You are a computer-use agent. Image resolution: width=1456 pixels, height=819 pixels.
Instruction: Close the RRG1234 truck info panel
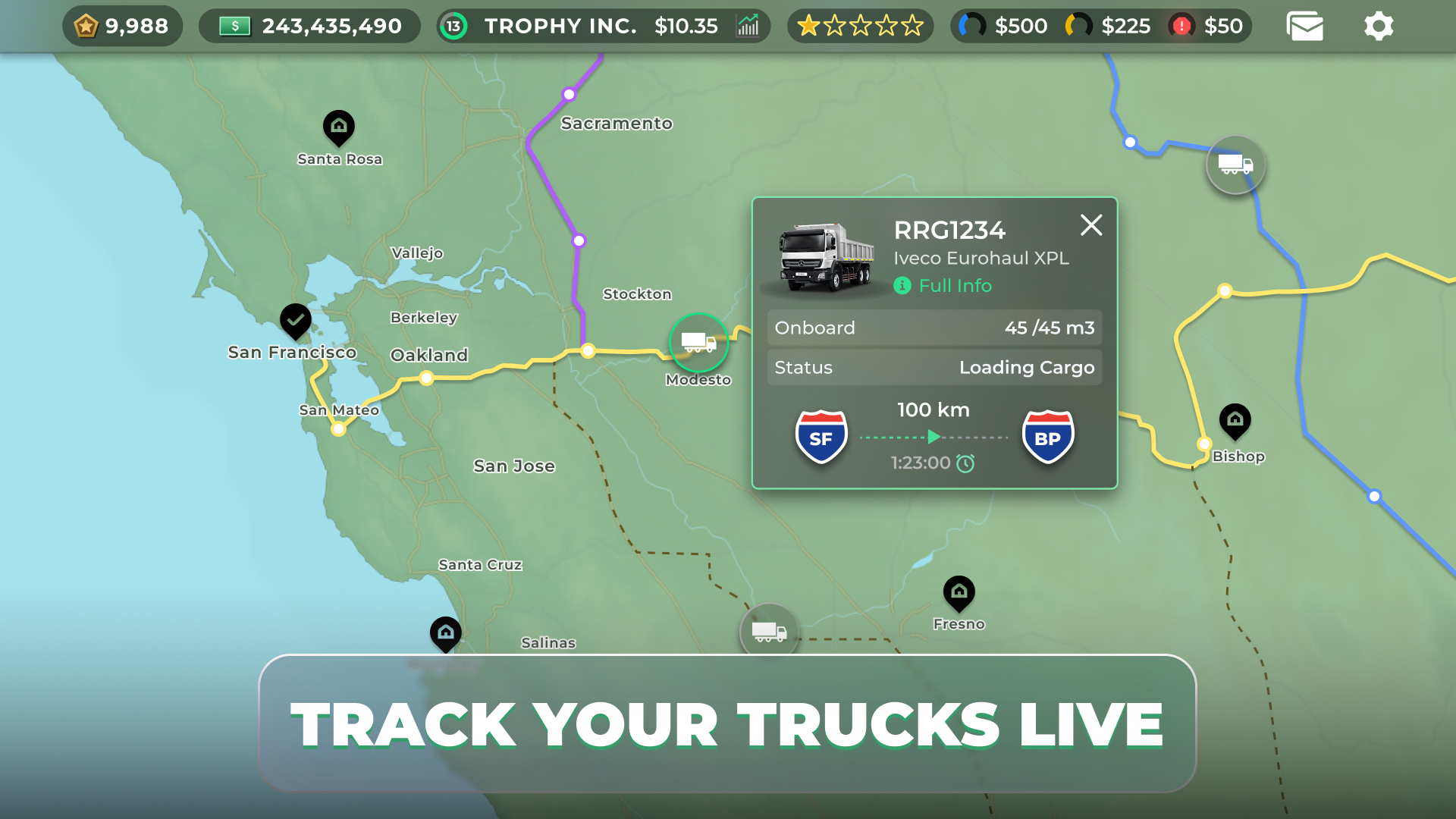coord(1090,225)
